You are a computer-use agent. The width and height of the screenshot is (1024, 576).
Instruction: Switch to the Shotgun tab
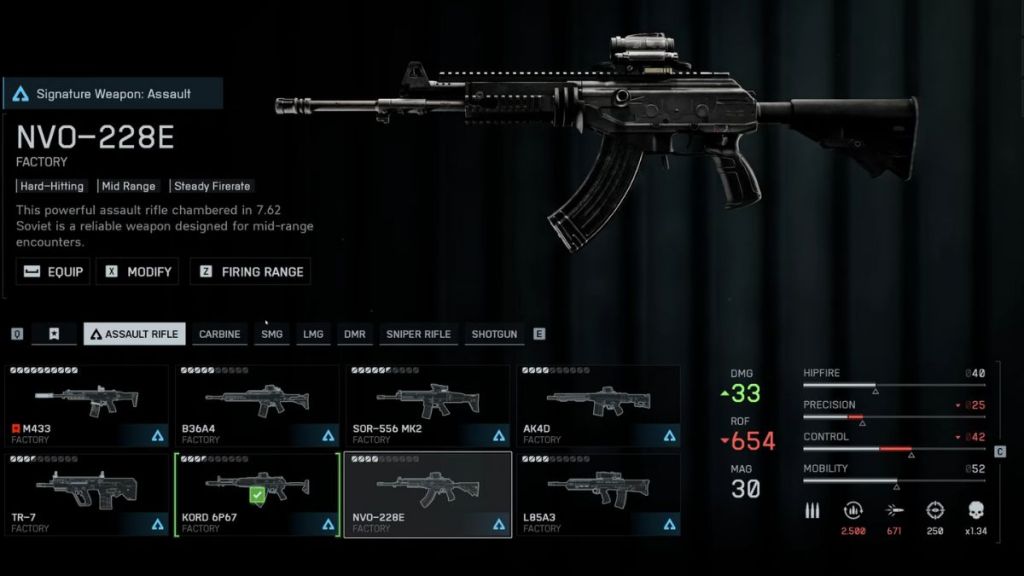coord(494,334)
